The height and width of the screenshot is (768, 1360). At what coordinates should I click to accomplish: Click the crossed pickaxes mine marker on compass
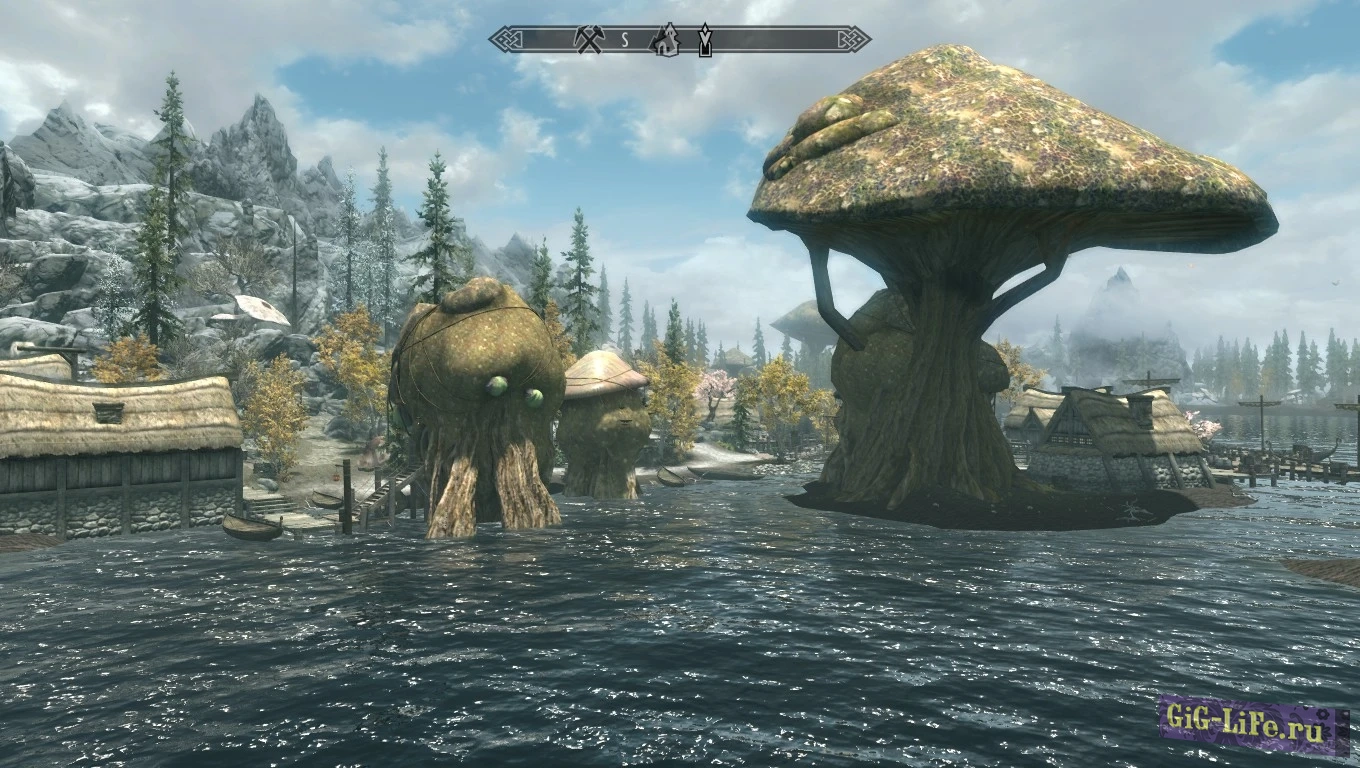click(589, 40)
